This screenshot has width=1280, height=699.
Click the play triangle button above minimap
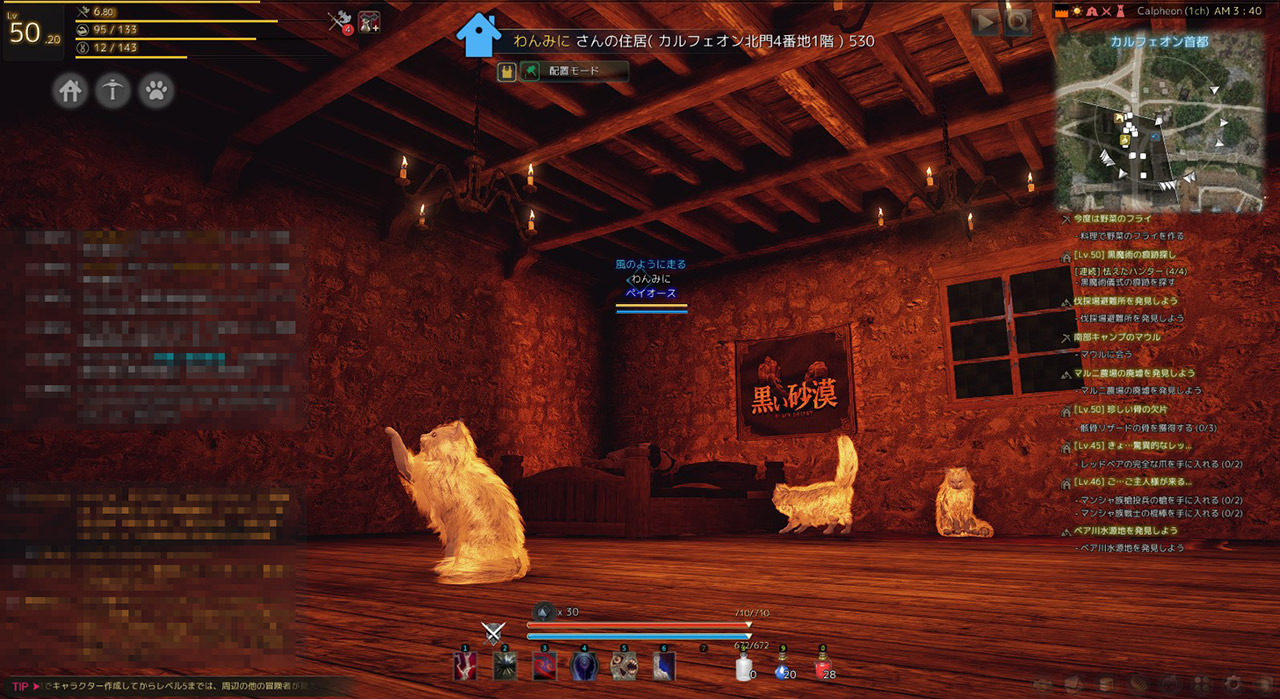pos(985,22)
